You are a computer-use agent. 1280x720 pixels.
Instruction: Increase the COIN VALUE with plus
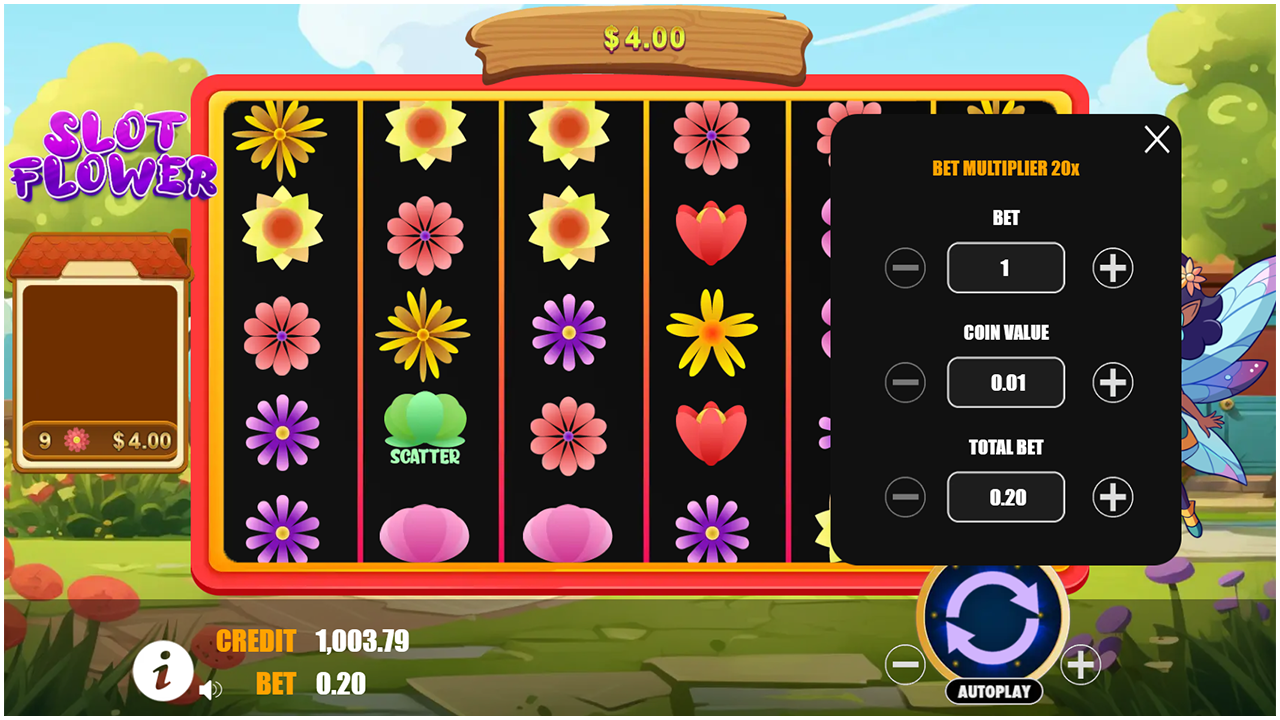tap(1111, 382)
